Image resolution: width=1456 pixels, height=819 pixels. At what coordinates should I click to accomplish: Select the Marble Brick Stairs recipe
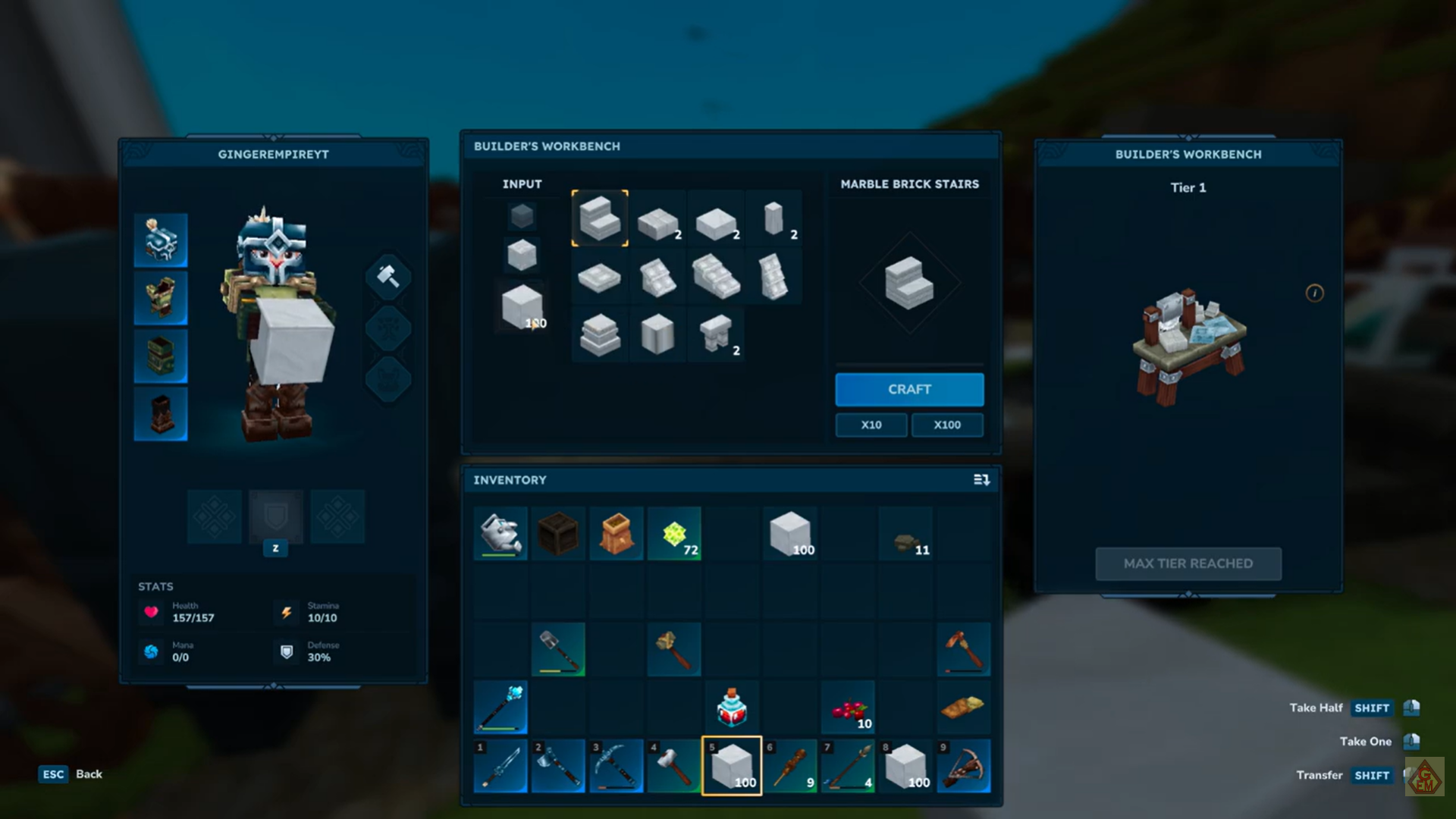(x=600, y=219)
